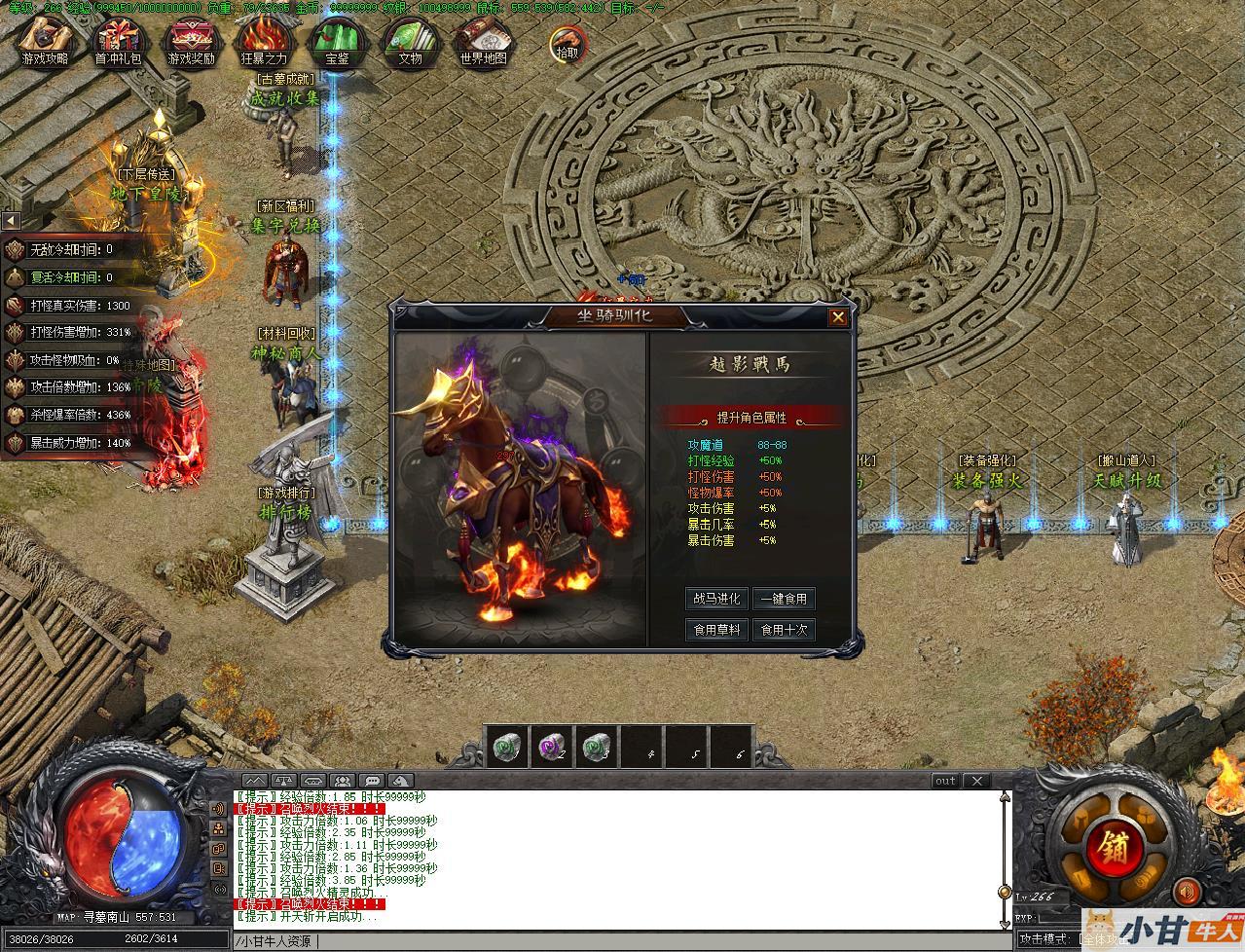This screenshot has height=952, width=1245.
Task: Open the 世界地图 world map
Action: pos(483,42)
